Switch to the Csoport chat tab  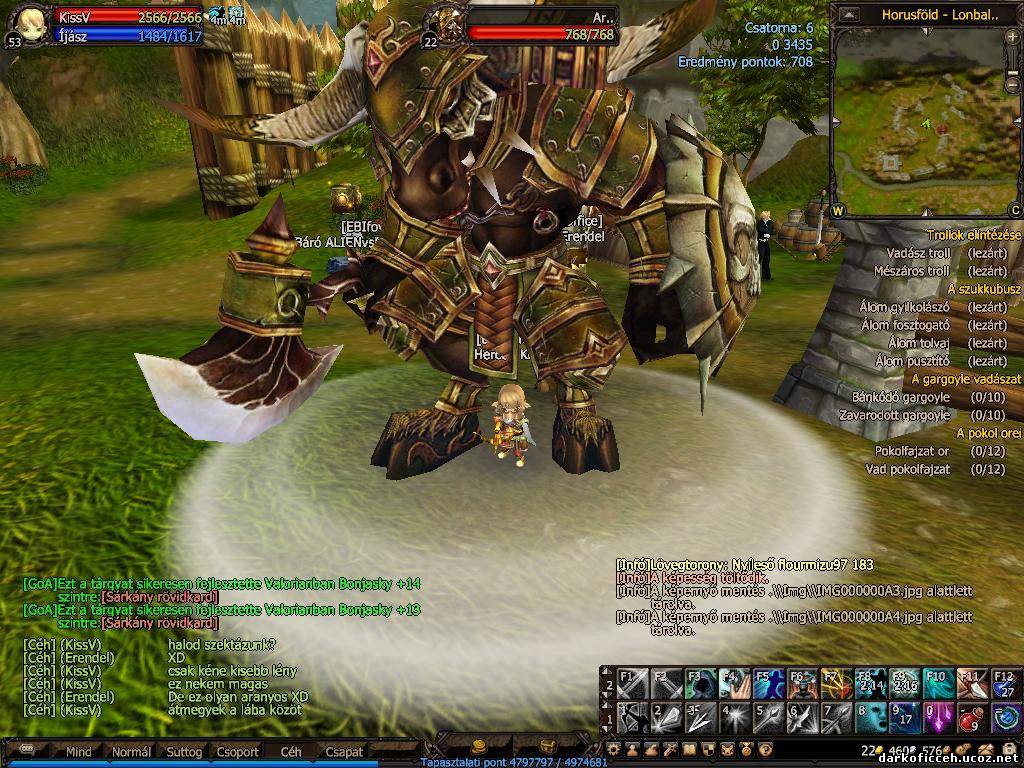238,751
